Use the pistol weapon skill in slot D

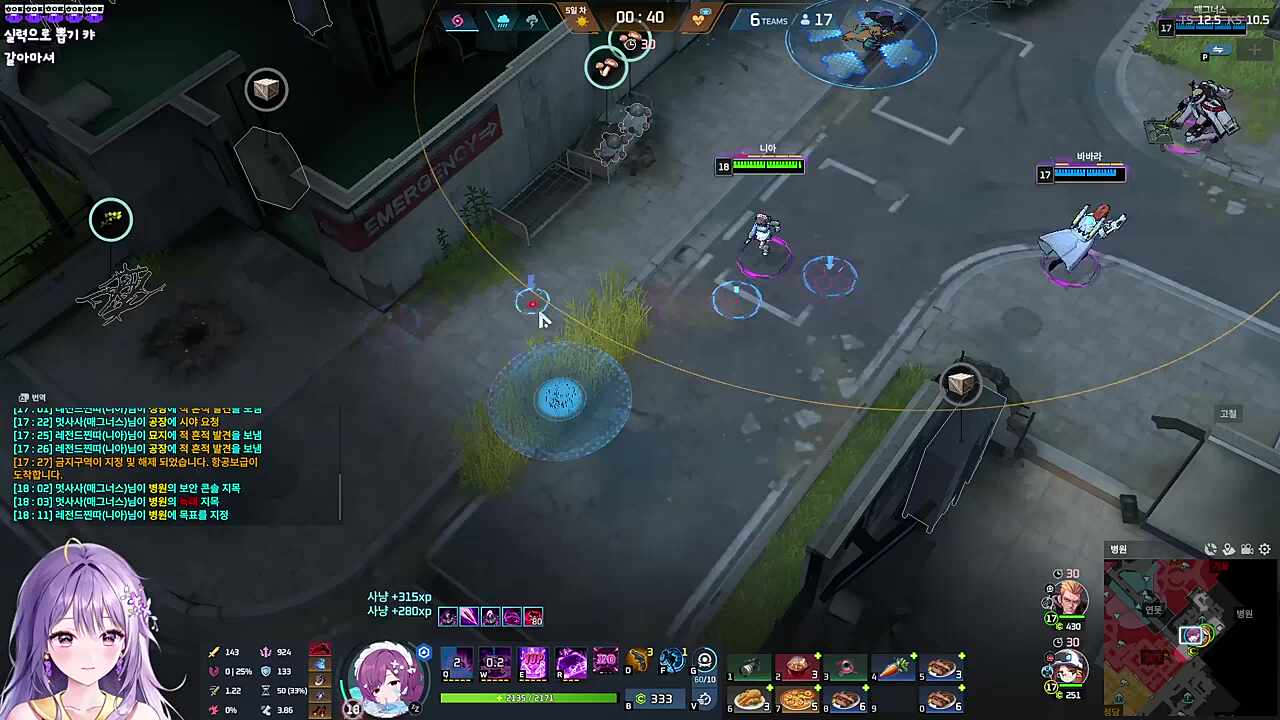coord(637,660)
